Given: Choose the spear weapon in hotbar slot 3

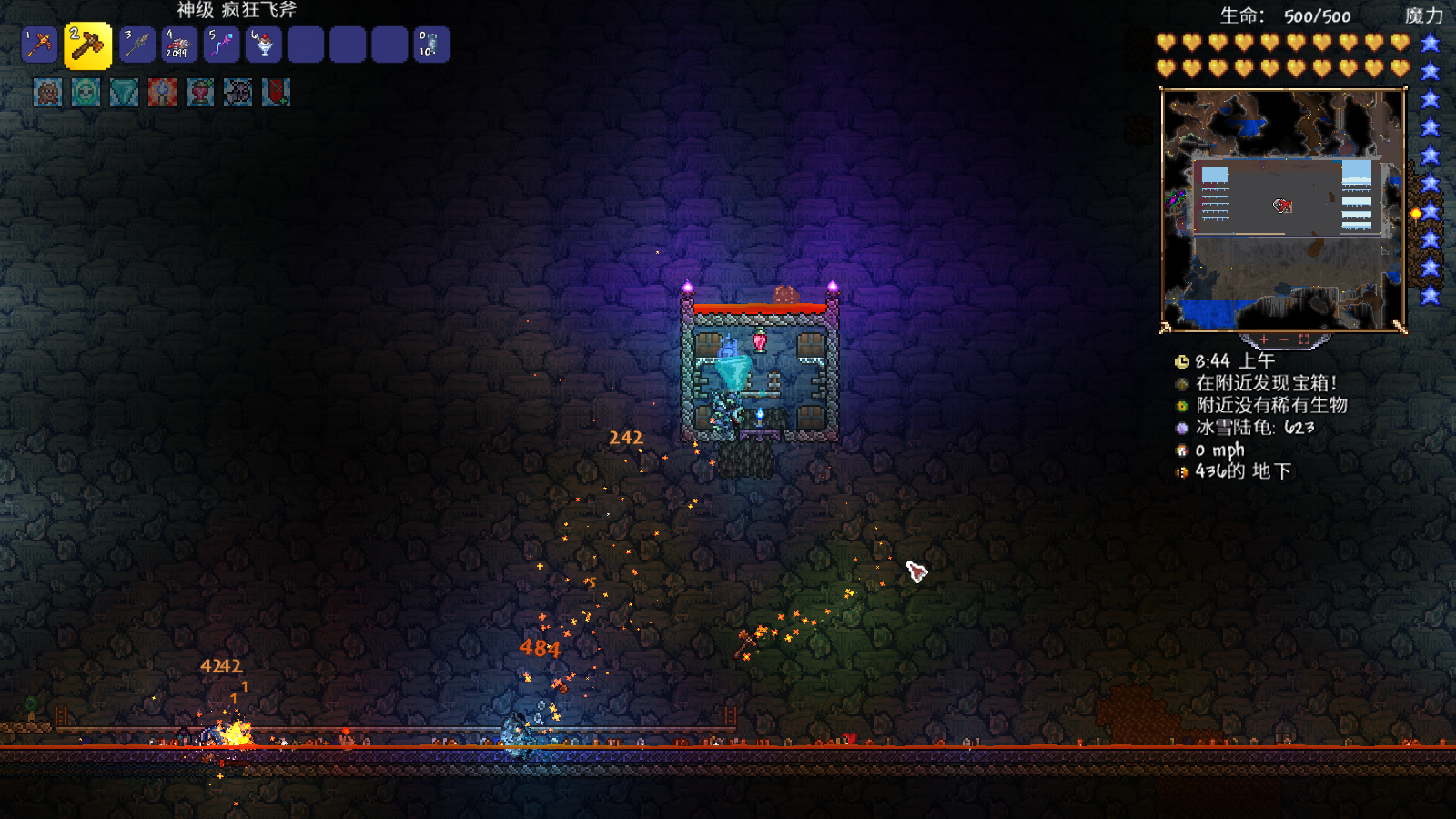Looking at the screenshot, I should click(137, 45).
